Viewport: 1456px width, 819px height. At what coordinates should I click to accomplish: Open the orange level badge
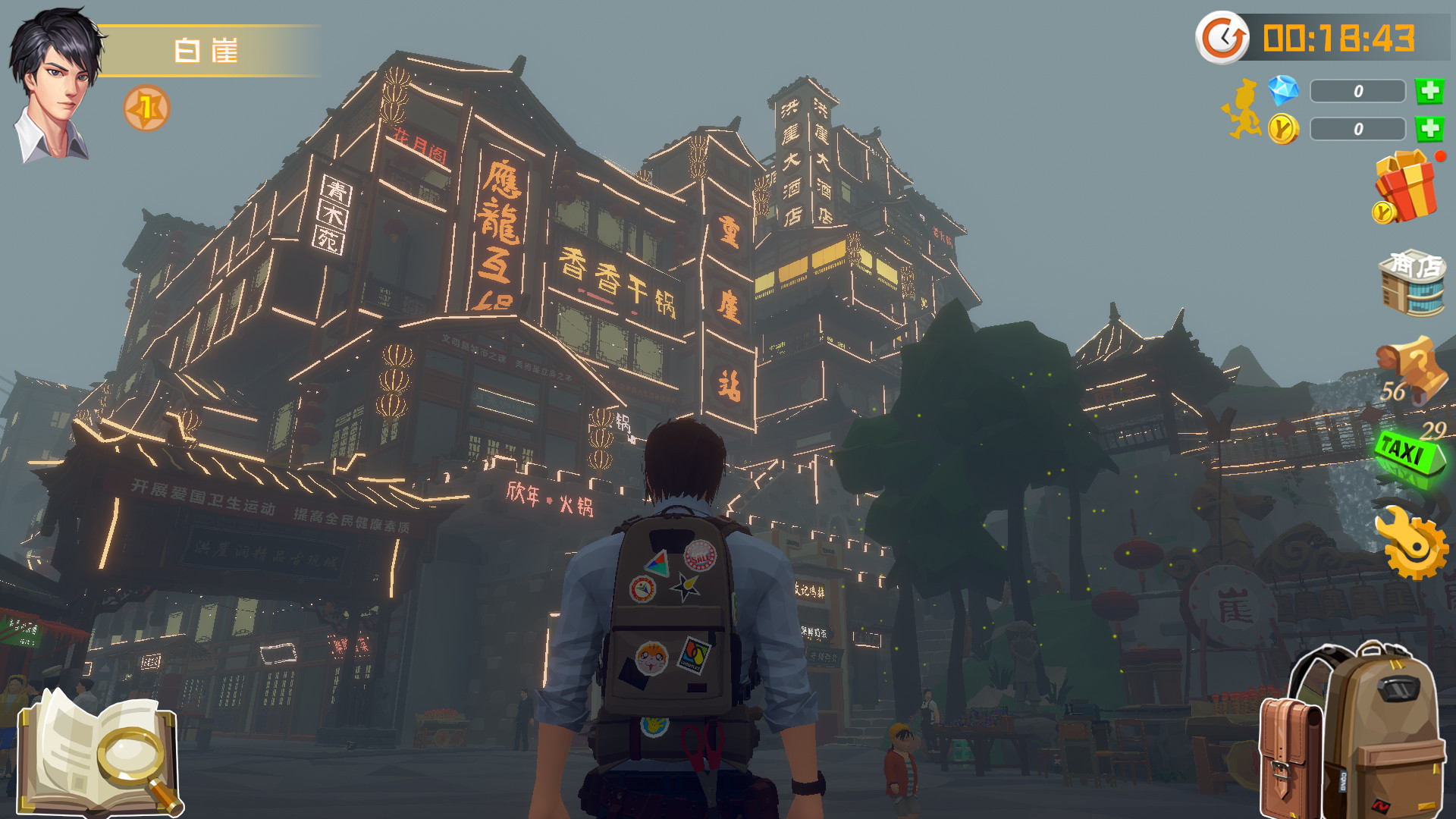146,108
